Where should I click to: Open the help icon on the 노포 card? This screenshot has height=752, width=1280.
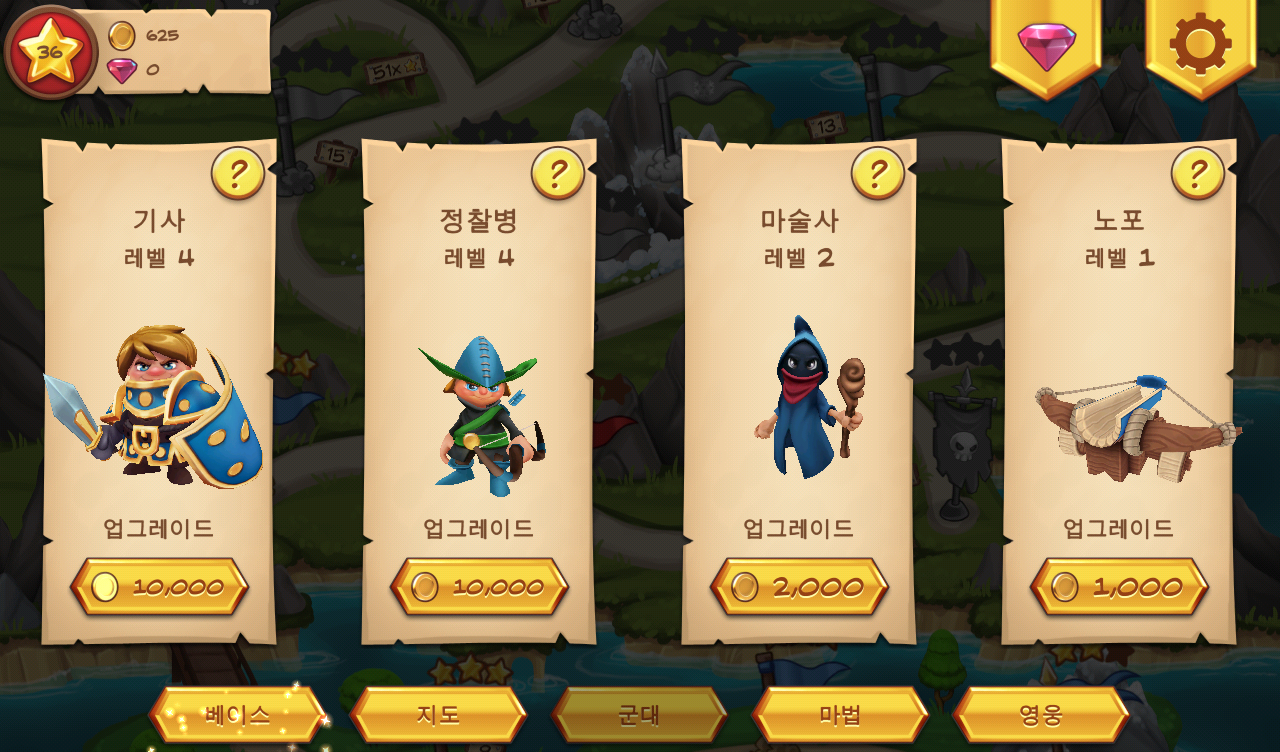(1198, 173)
